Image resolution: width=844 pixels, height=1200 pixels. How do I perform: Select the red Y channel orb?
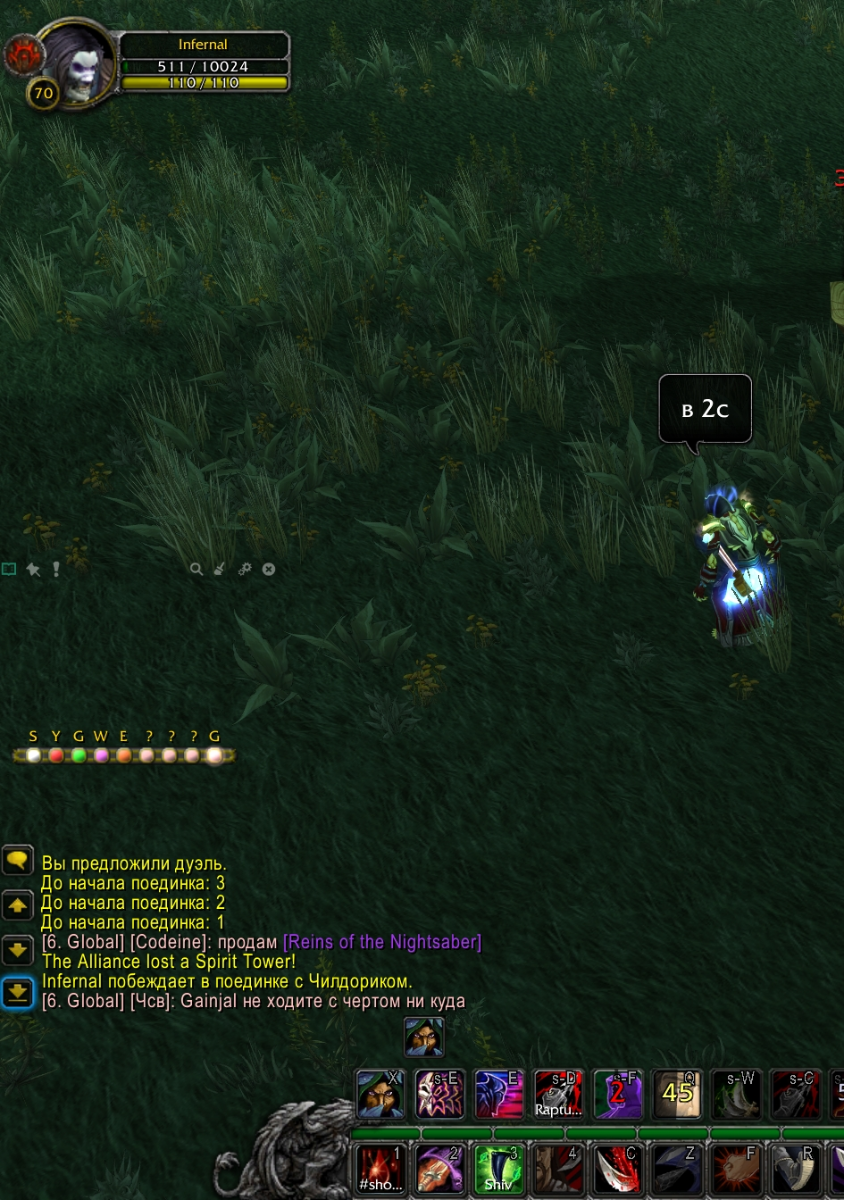(x=56, y=756)
